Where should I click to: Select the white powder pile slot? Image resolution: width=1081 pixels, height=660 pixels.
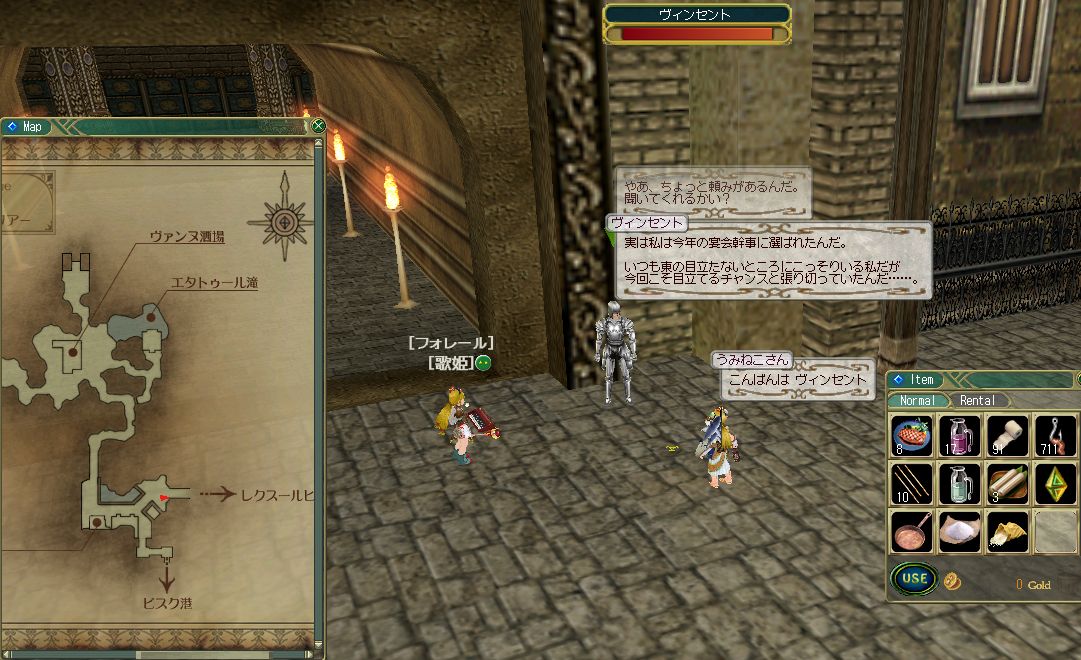(x=959, y=532)
